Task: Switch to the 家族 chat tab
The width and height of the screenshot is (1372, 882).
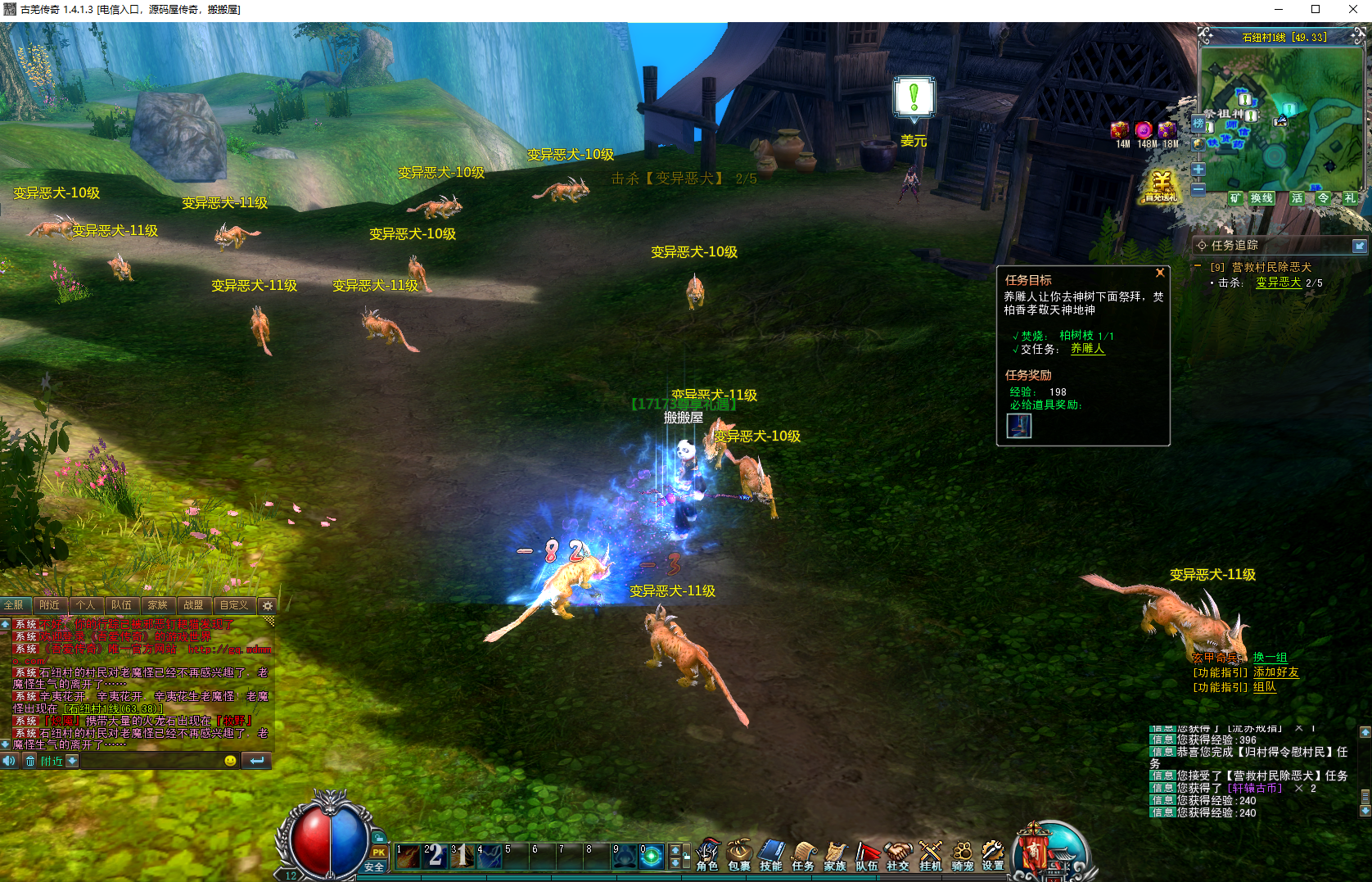Action: [x=157, y=605]
